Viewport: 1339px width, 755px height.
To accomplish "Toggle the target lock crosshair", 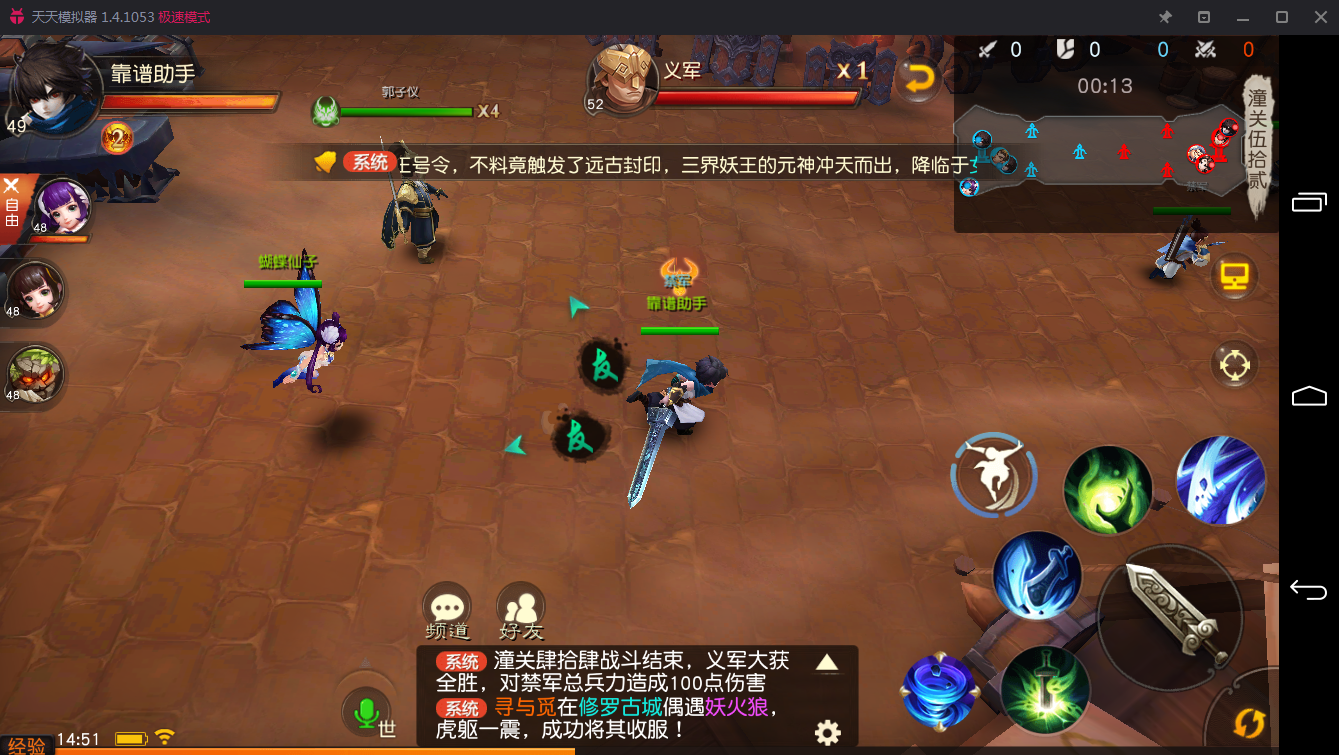I will coord(1234,365).
